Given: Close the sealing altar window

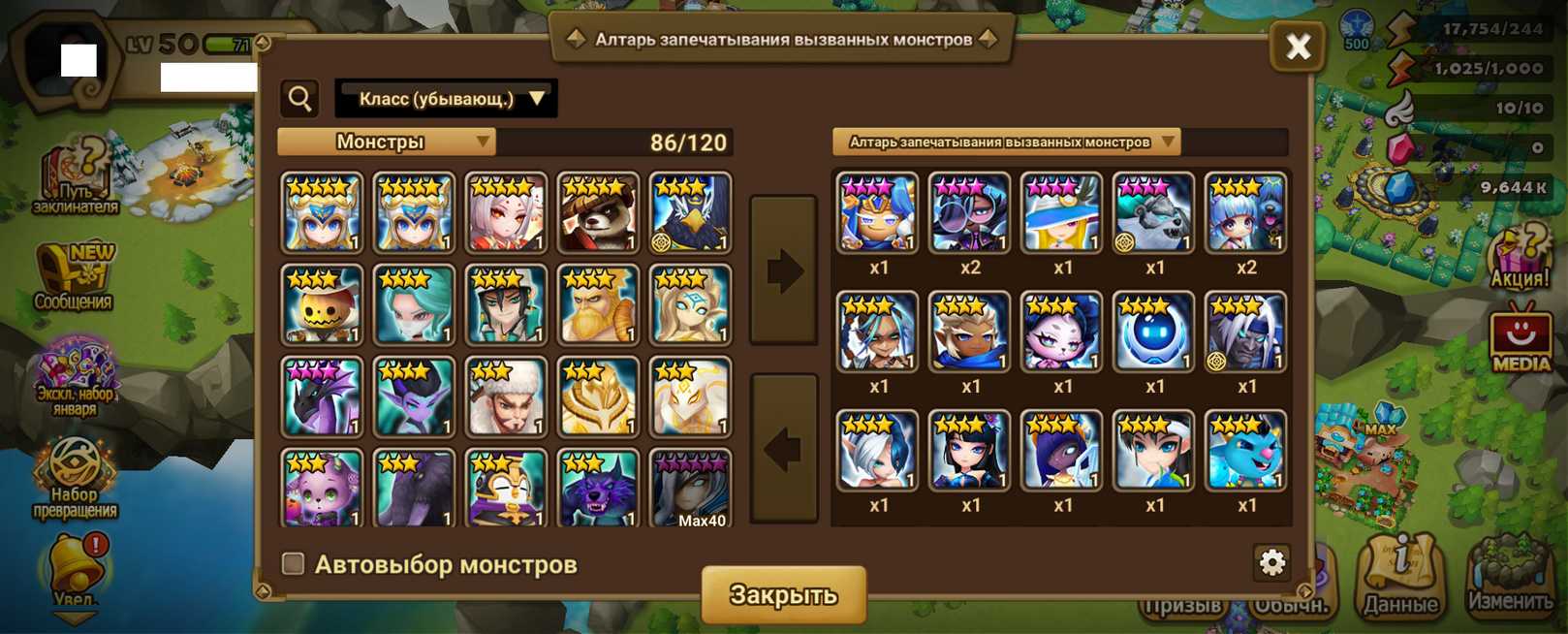Looking at the screenshot, I should (1298, 46).
